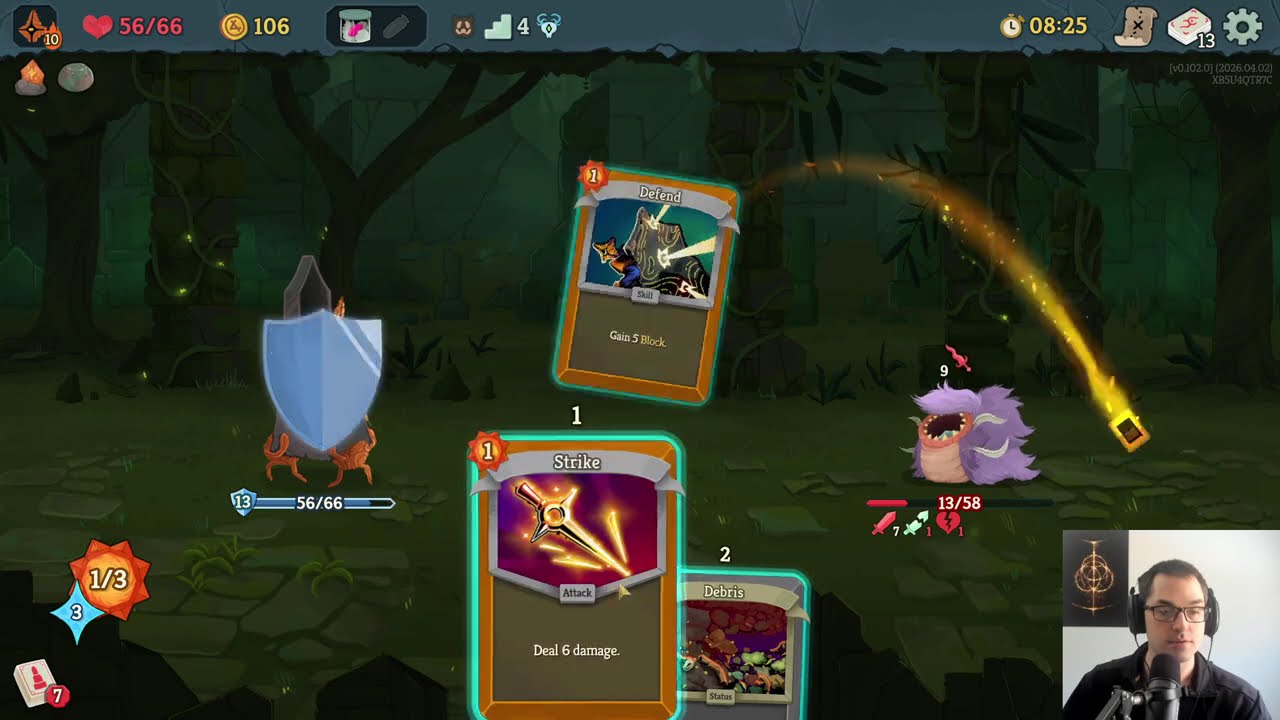Inspect the orange energy counter orb
The height and width of the screenshot is (720, 1280).
[x=110, y=578]
